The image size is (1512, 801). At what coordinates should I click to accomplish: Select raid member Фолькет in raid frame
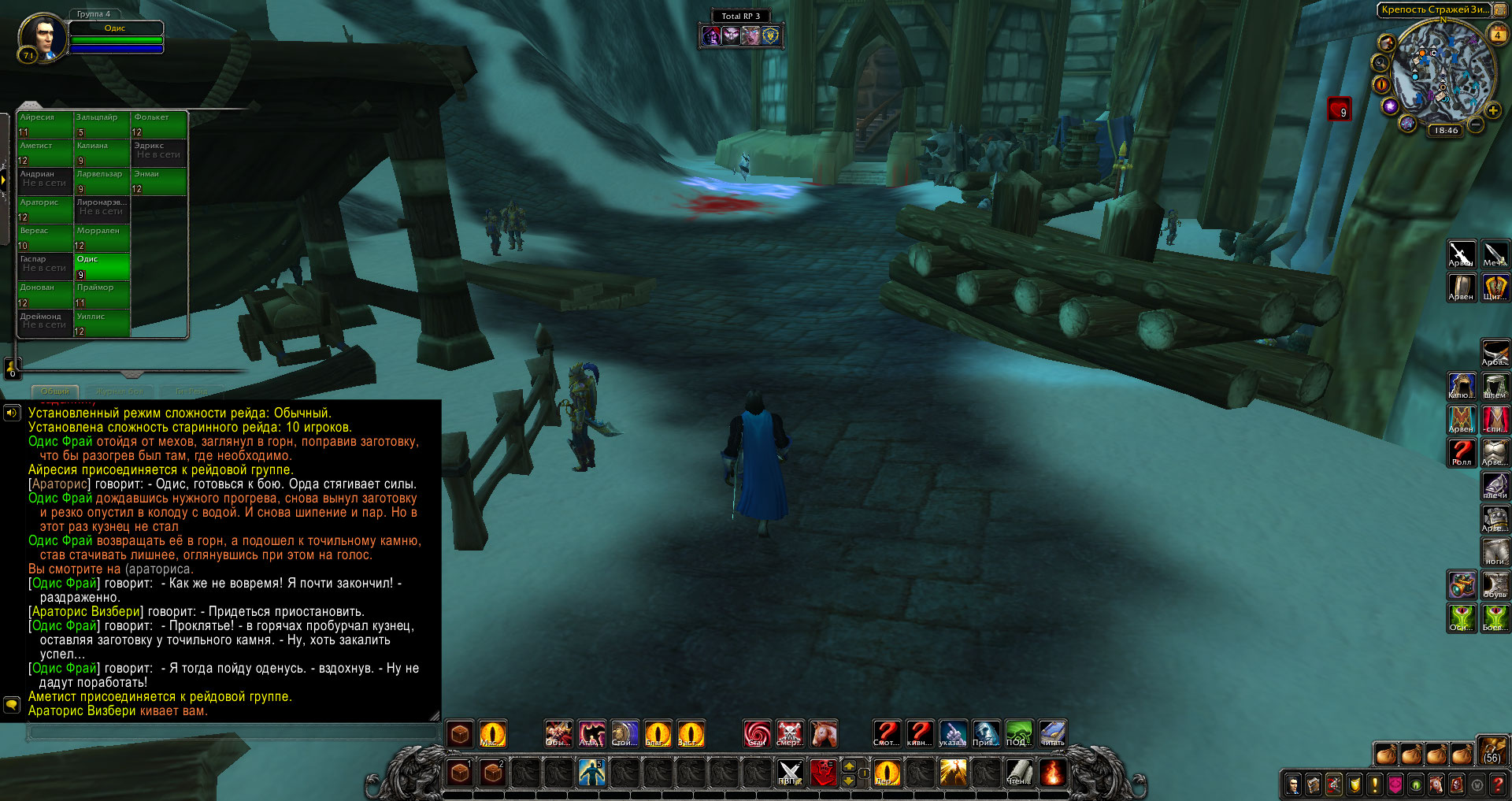(x=159, y=124)
